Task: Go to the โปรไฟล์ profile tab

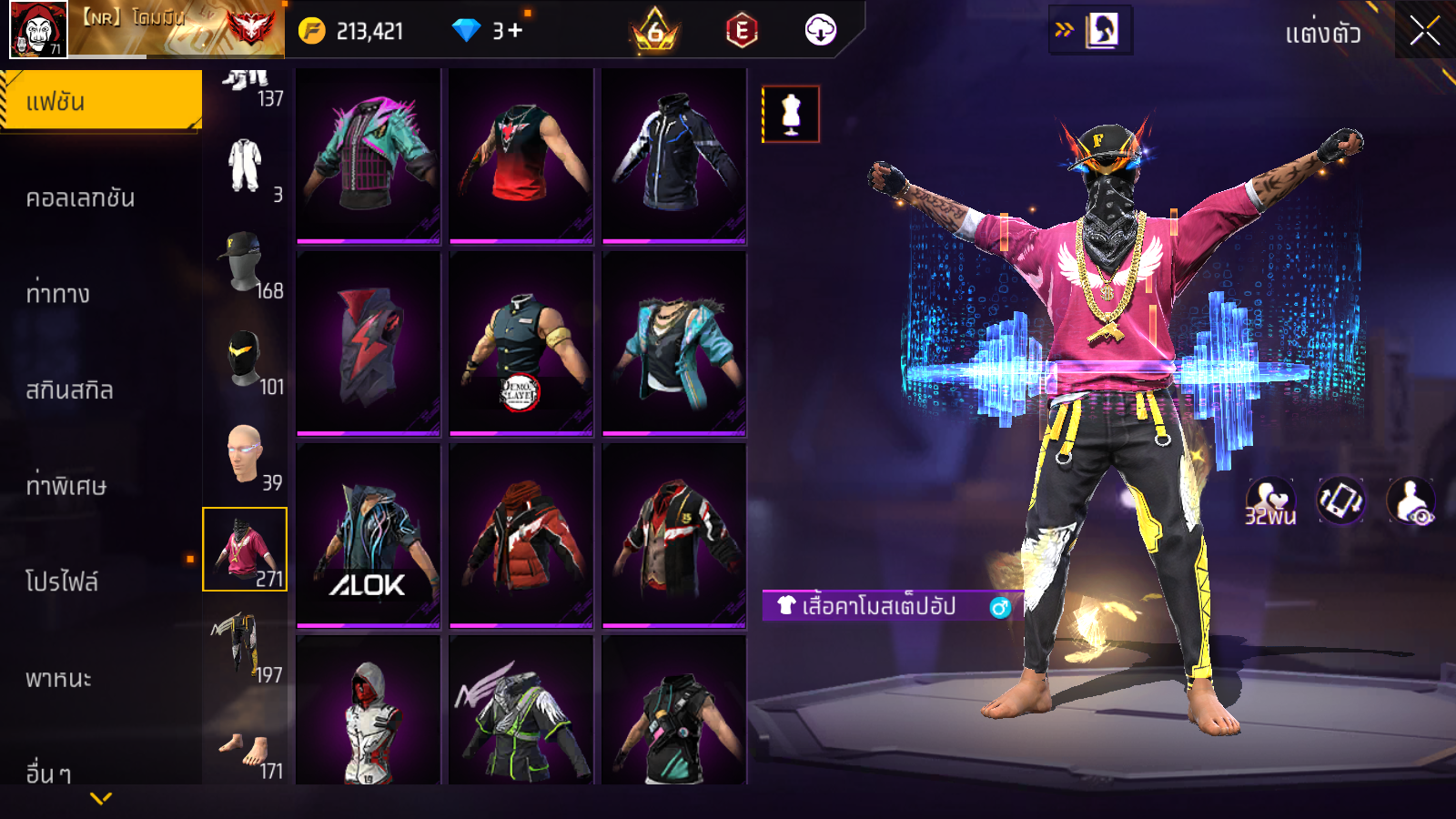Action: click(62, 581)
